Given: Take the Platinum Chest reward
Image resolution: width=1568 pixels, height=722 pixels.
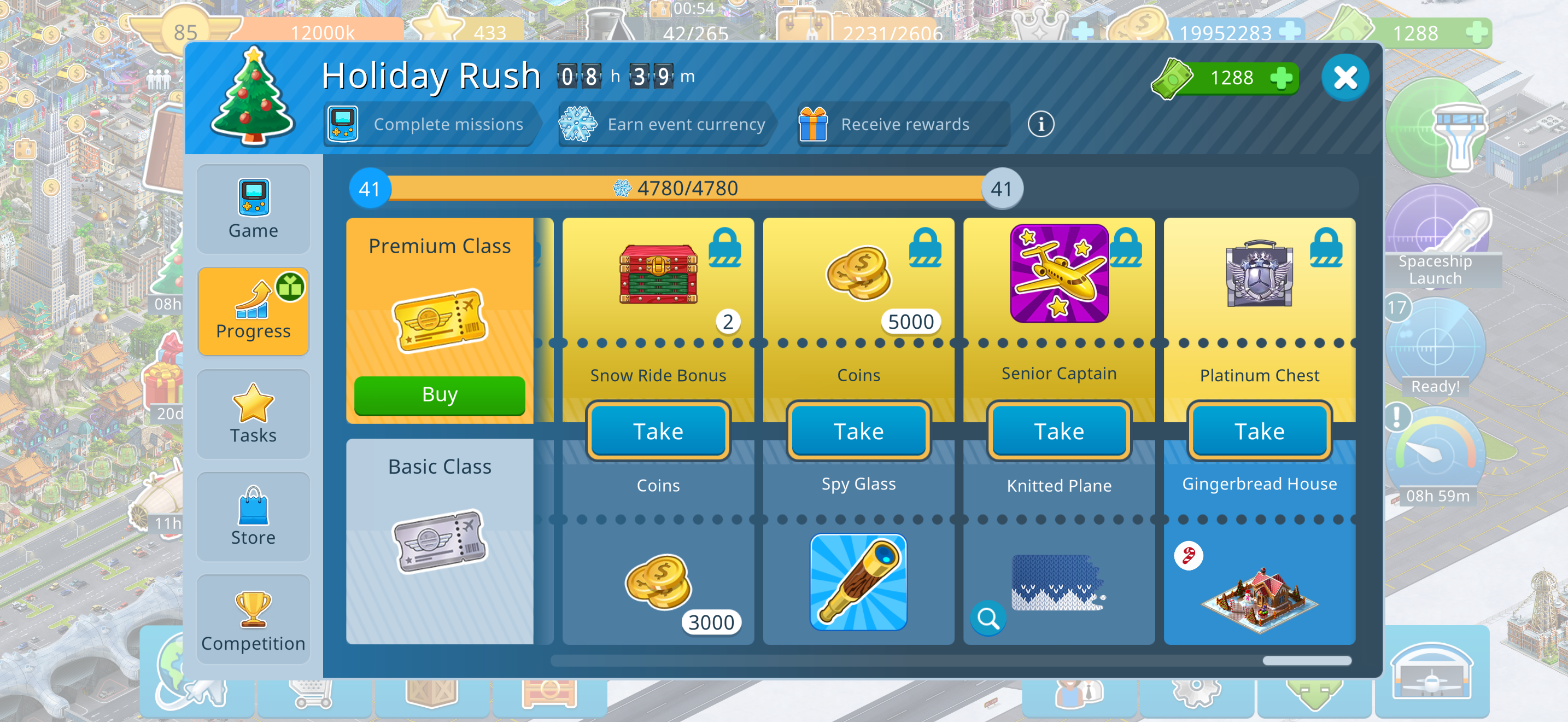Looking at the screenshot, I should pos(1259,432).
